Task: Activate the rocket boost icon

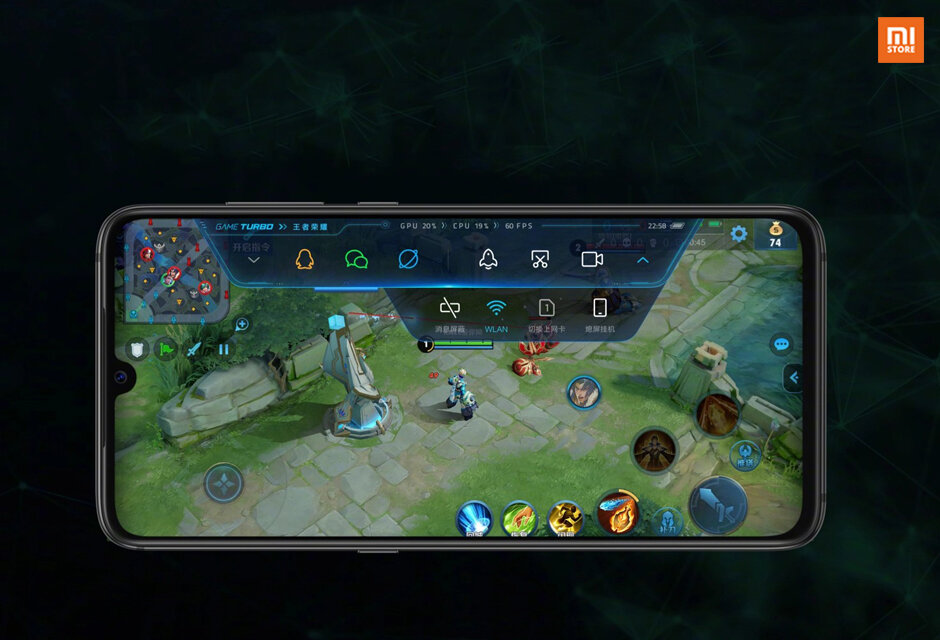Action: [x=488, y=259]
